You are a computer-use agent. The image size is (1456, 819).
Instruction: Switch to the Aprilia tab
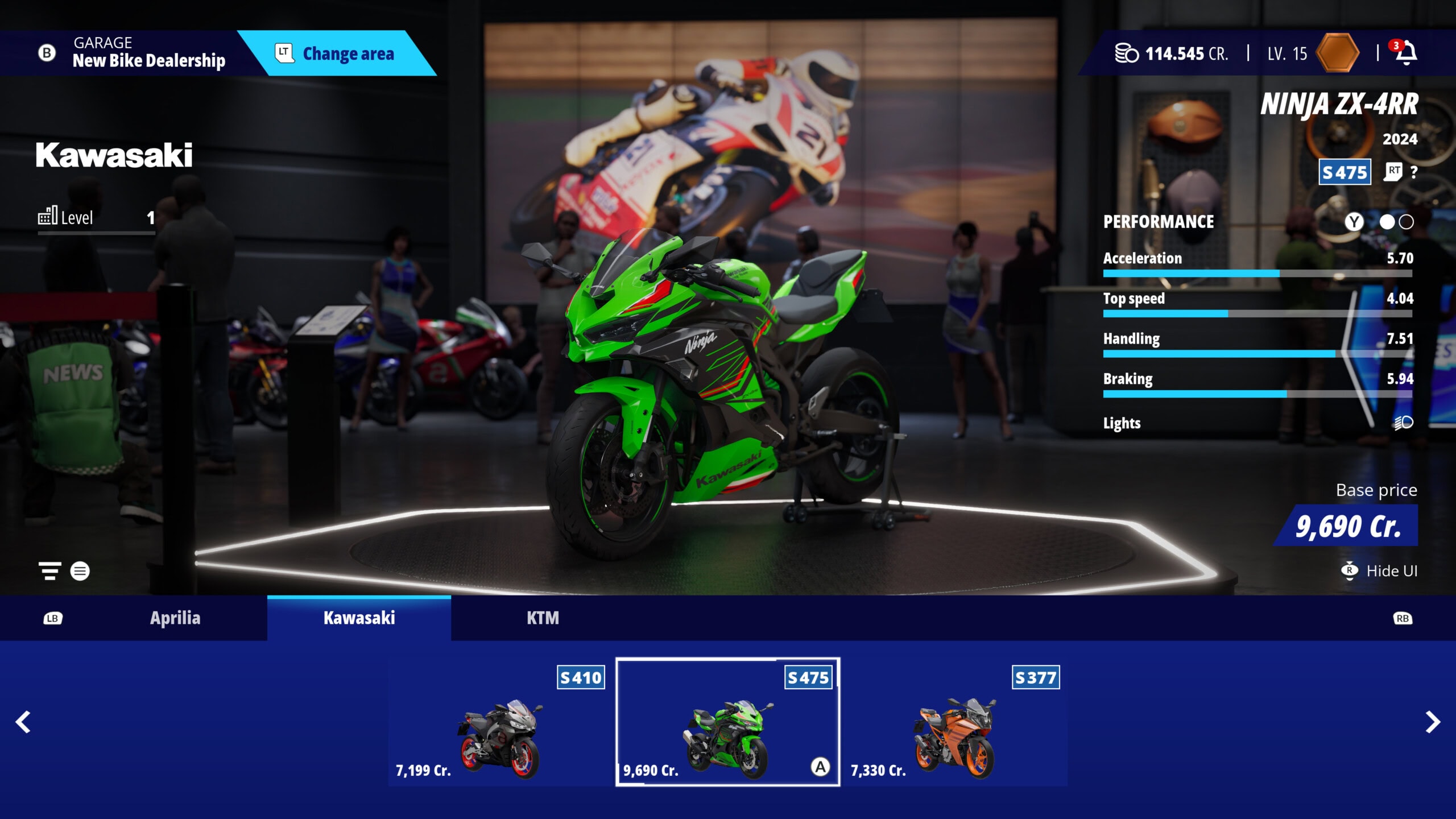(x=174, y=618)
